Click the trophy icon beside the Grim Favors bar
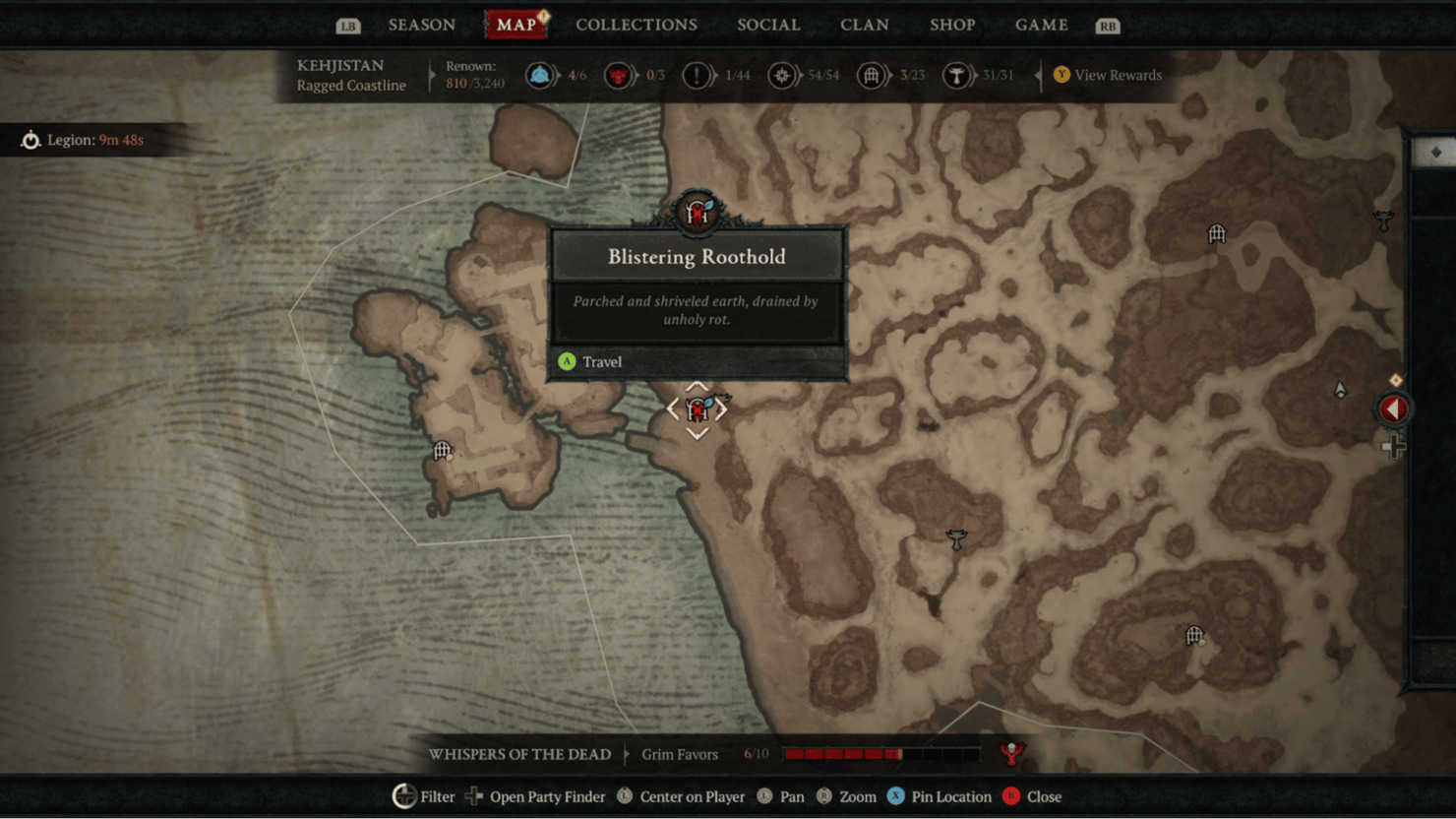 (1012, 753)
